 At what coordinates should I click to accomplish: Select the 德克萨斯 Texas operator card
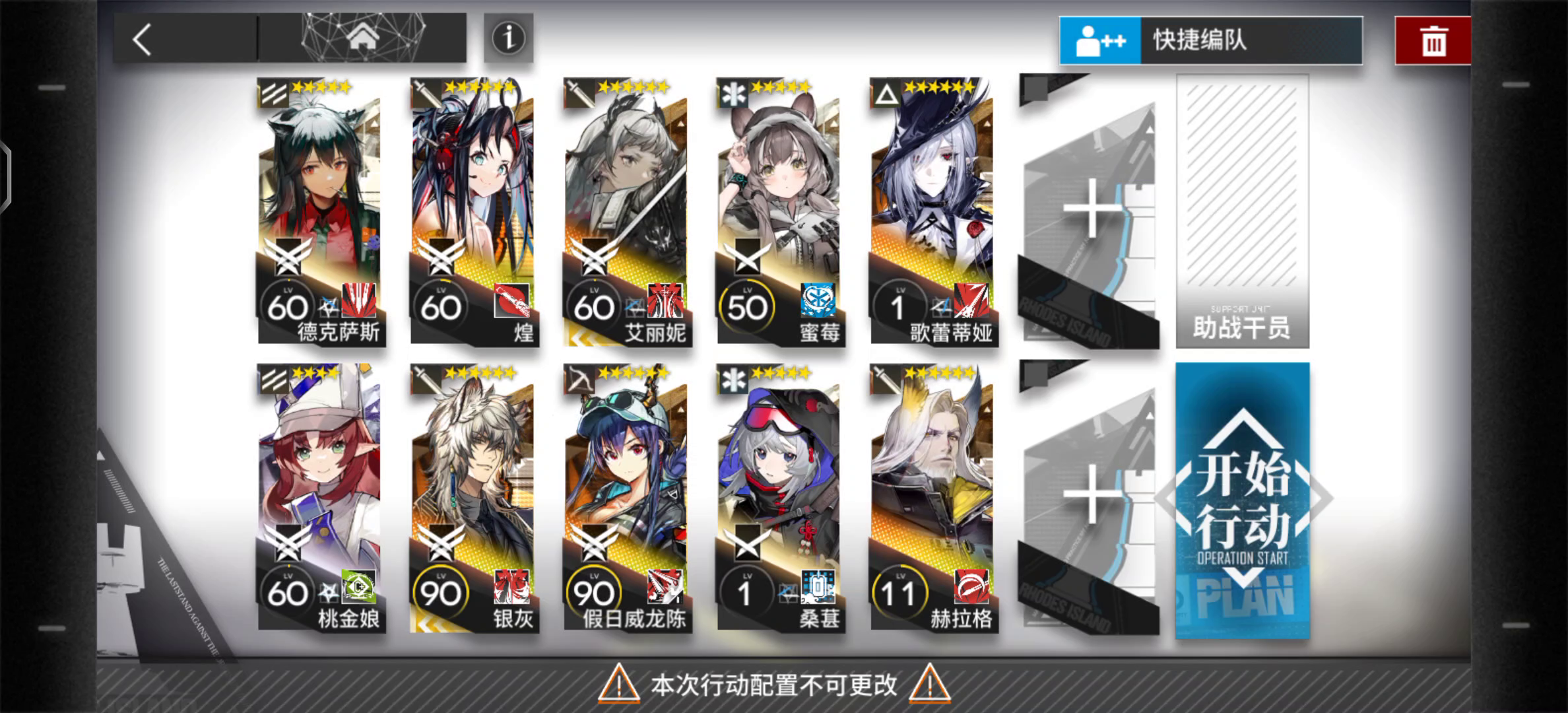pos(317,198)
